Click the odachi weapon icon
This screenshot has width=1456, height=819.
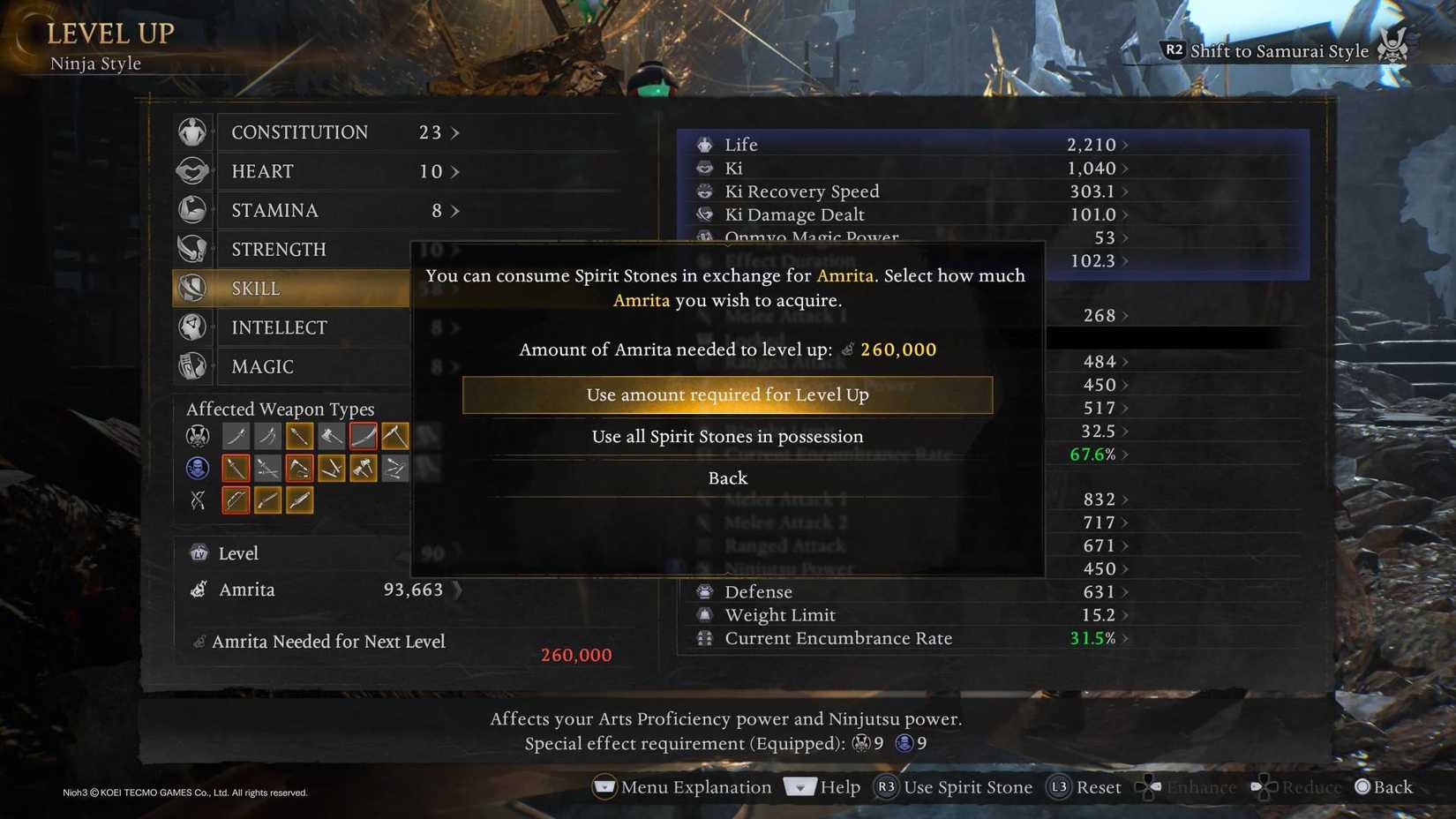point(363,435)
